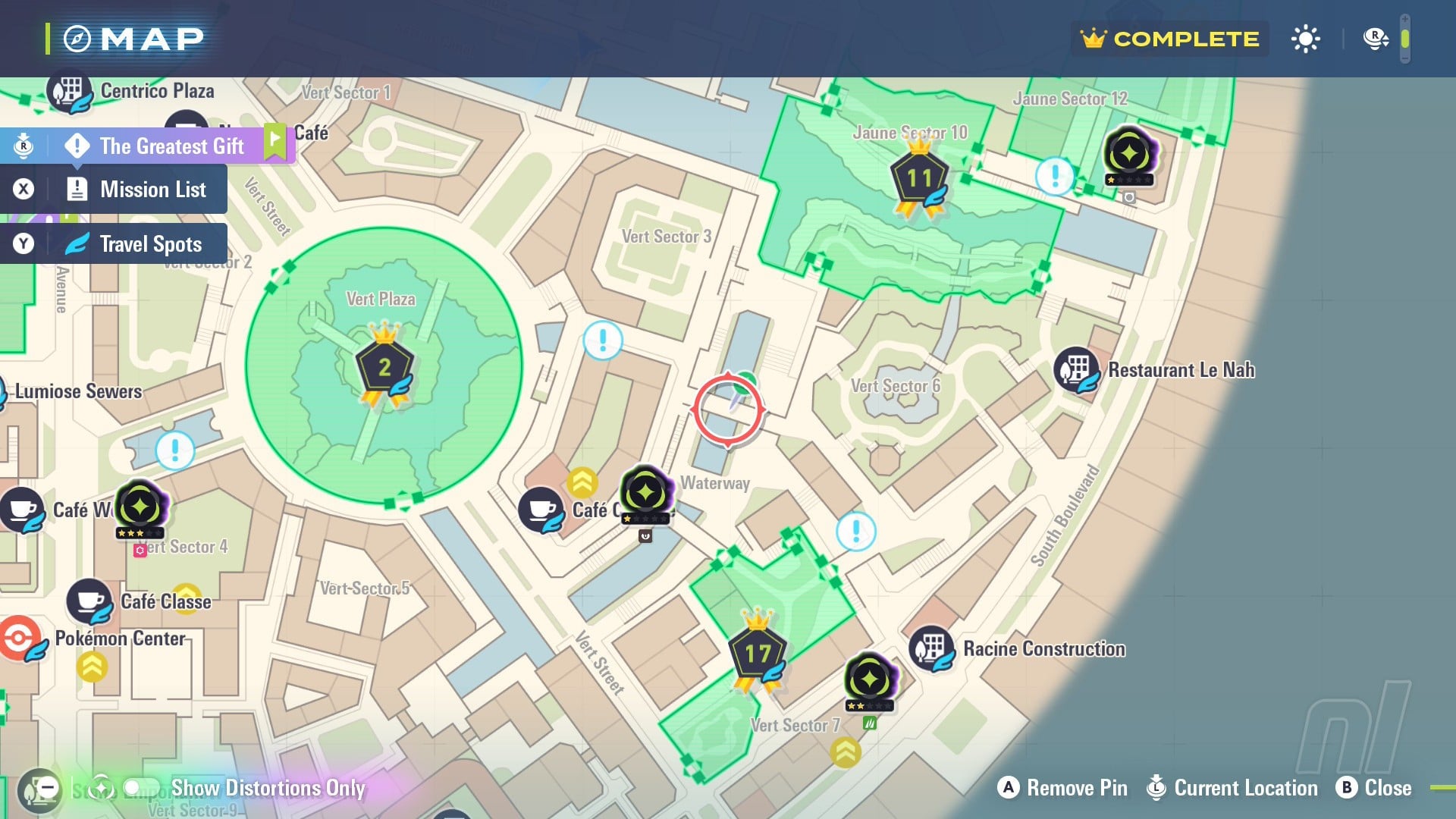Image resolution: width=1456 pixels, height=819 pixels.
Task: Click the red pin cursor marker
Action: point(728,409)
